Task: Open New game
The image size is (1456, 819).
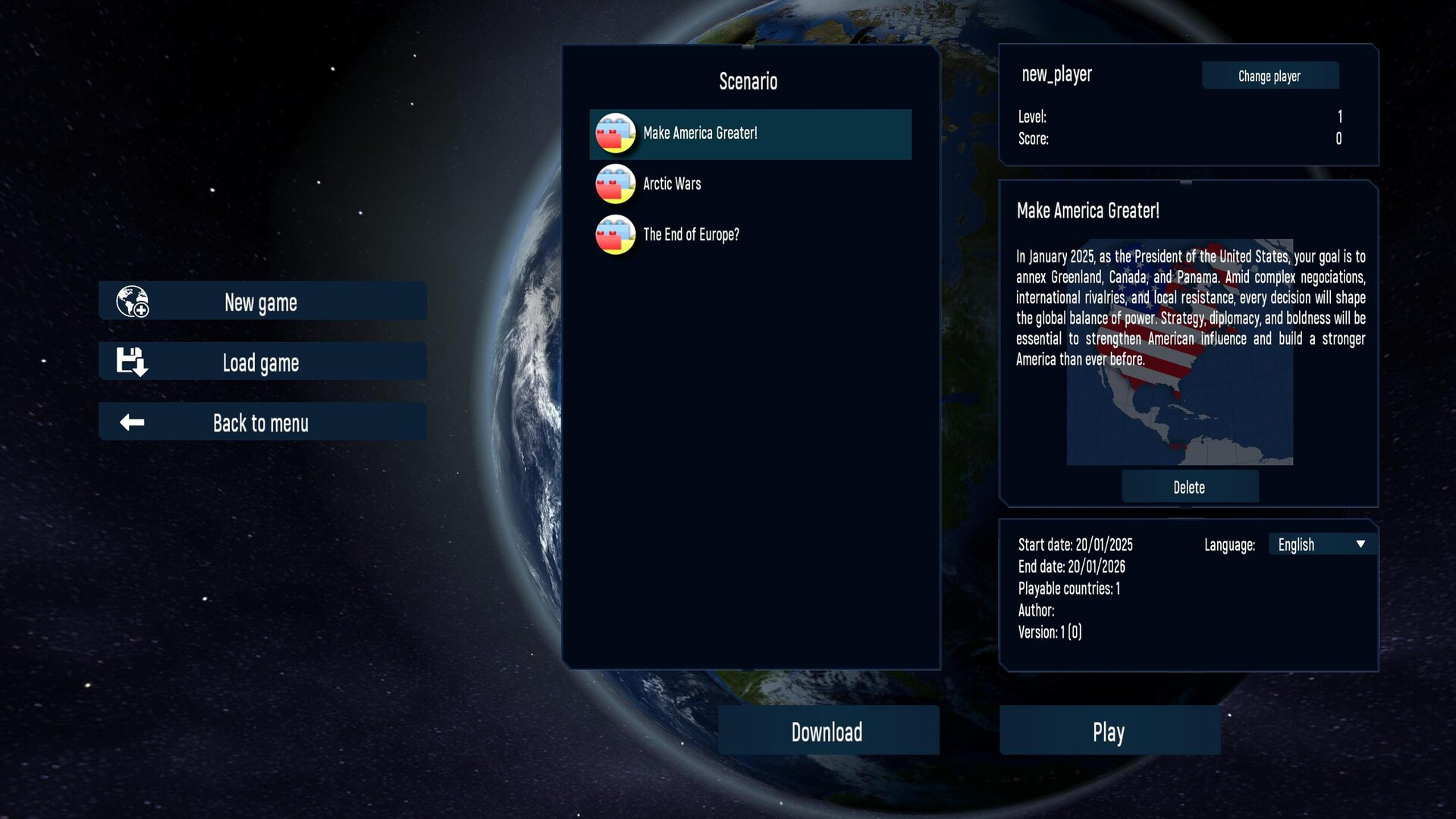Action: 261,301
